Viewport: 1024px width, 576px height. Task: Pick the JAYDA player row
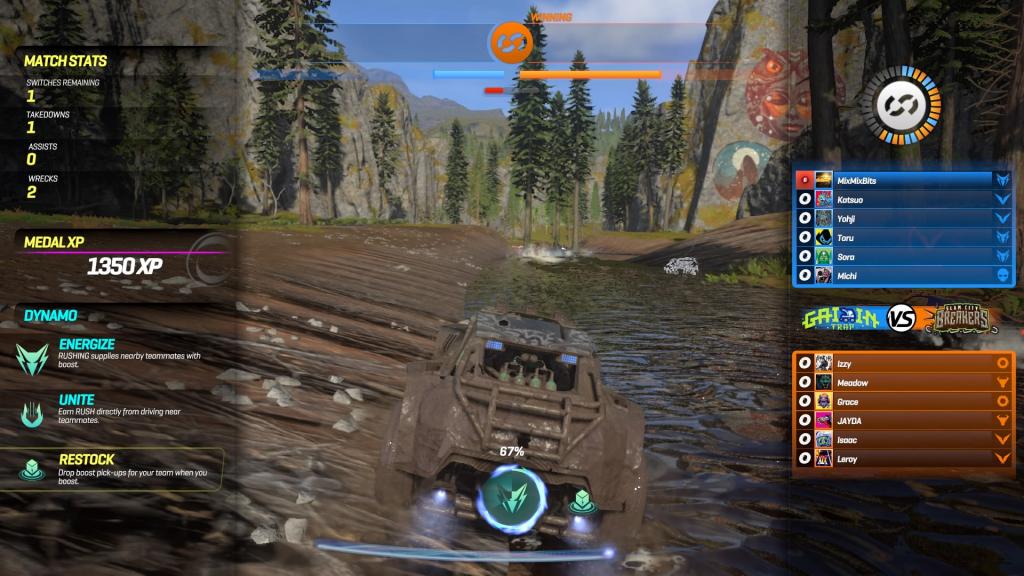pyautogui.click(x=905, y=421)
